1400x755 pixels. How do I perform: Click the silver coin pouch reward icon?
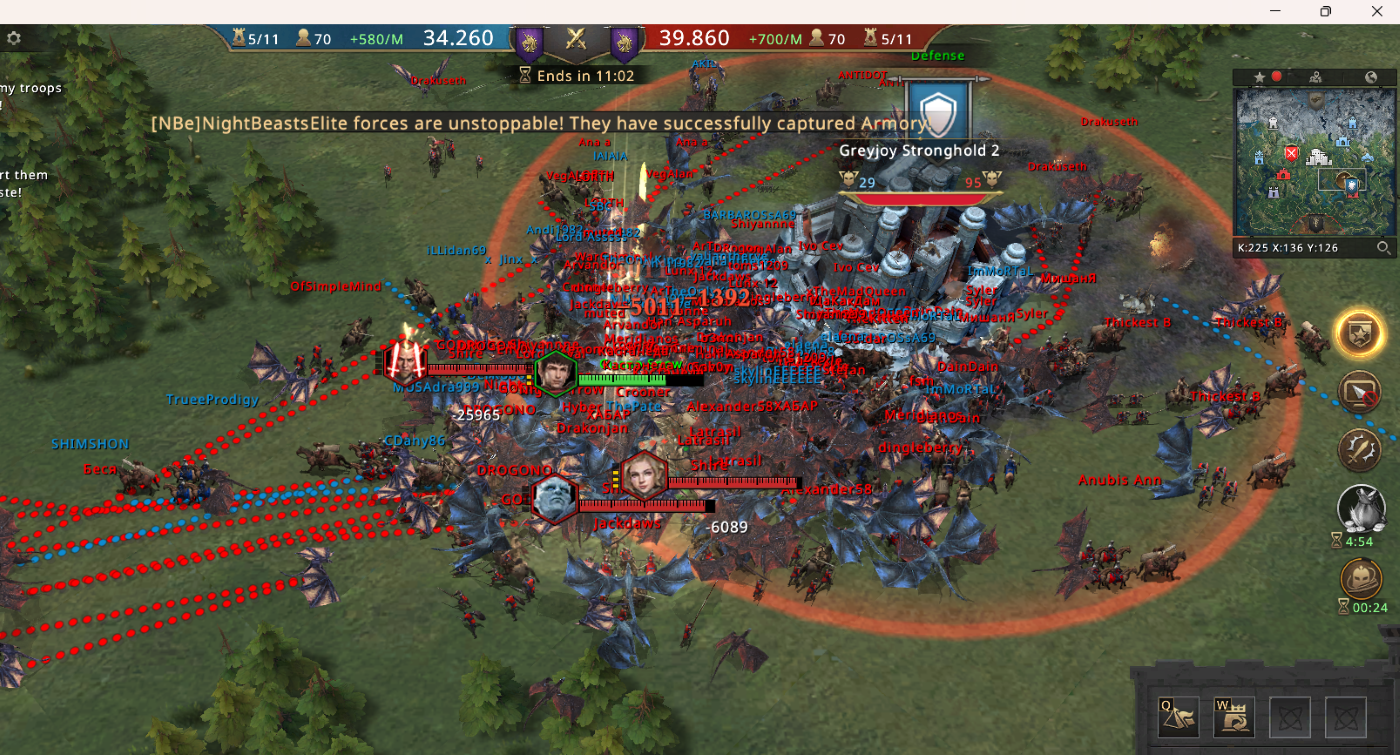tap(1360, 507)
